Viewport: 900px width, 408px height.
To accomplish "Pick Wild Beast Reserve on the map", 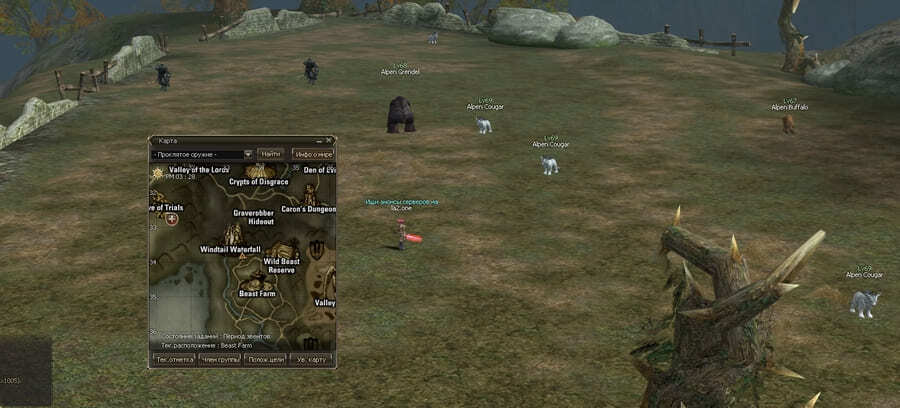I will [281, 265].
